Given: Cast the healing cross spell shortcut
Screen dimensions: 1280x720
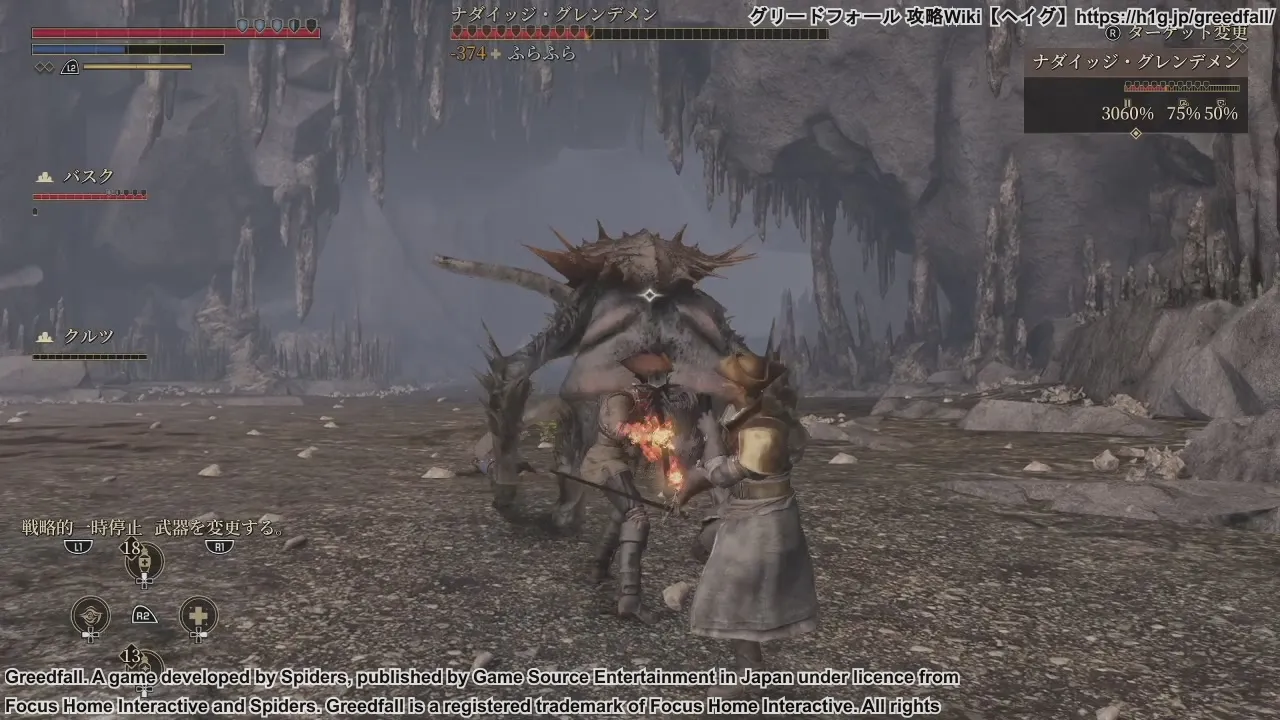Looking at the screenshot, I should (x=198, y=615).
